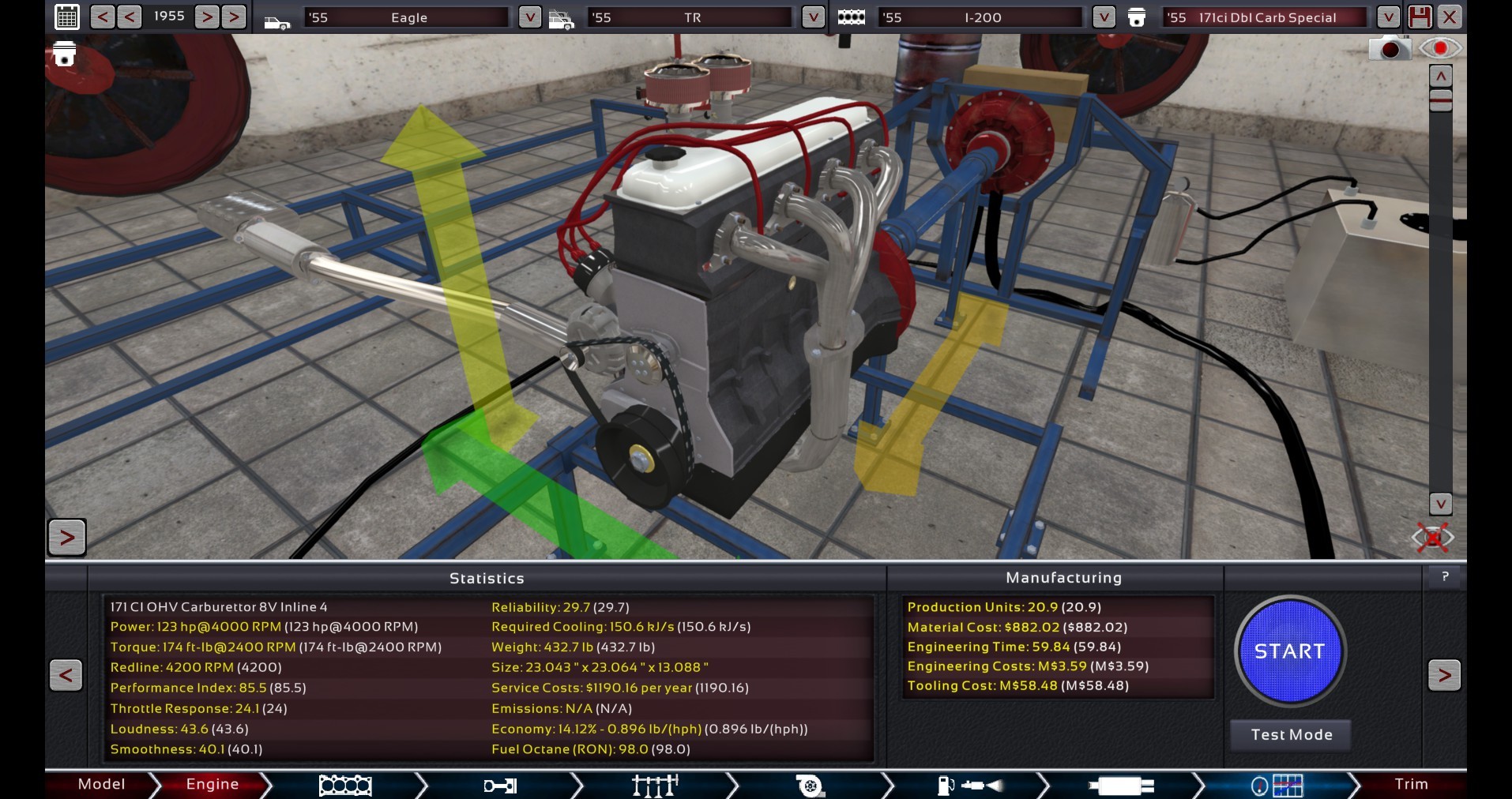Open the engine block gasket tab
The height and width of the screenshot is (799, 1512).
[344, 786]
